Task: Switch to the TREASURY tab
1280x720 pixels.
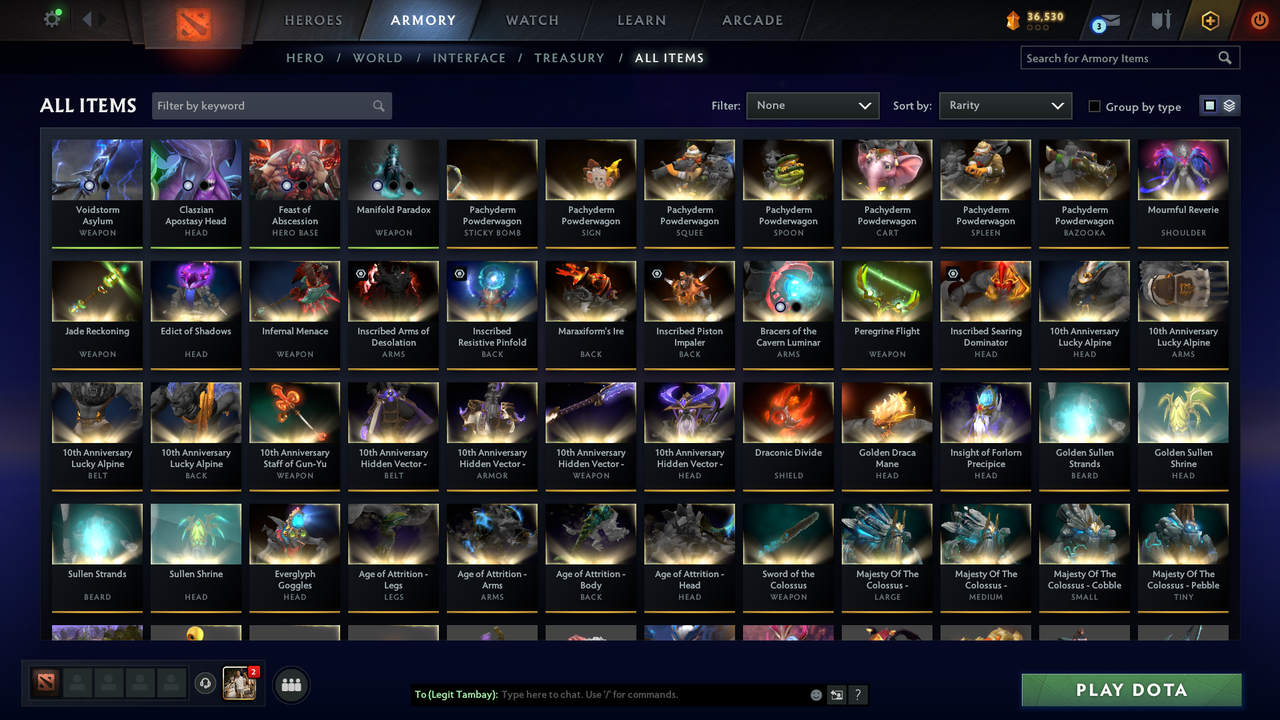Action: pos(569,58)
